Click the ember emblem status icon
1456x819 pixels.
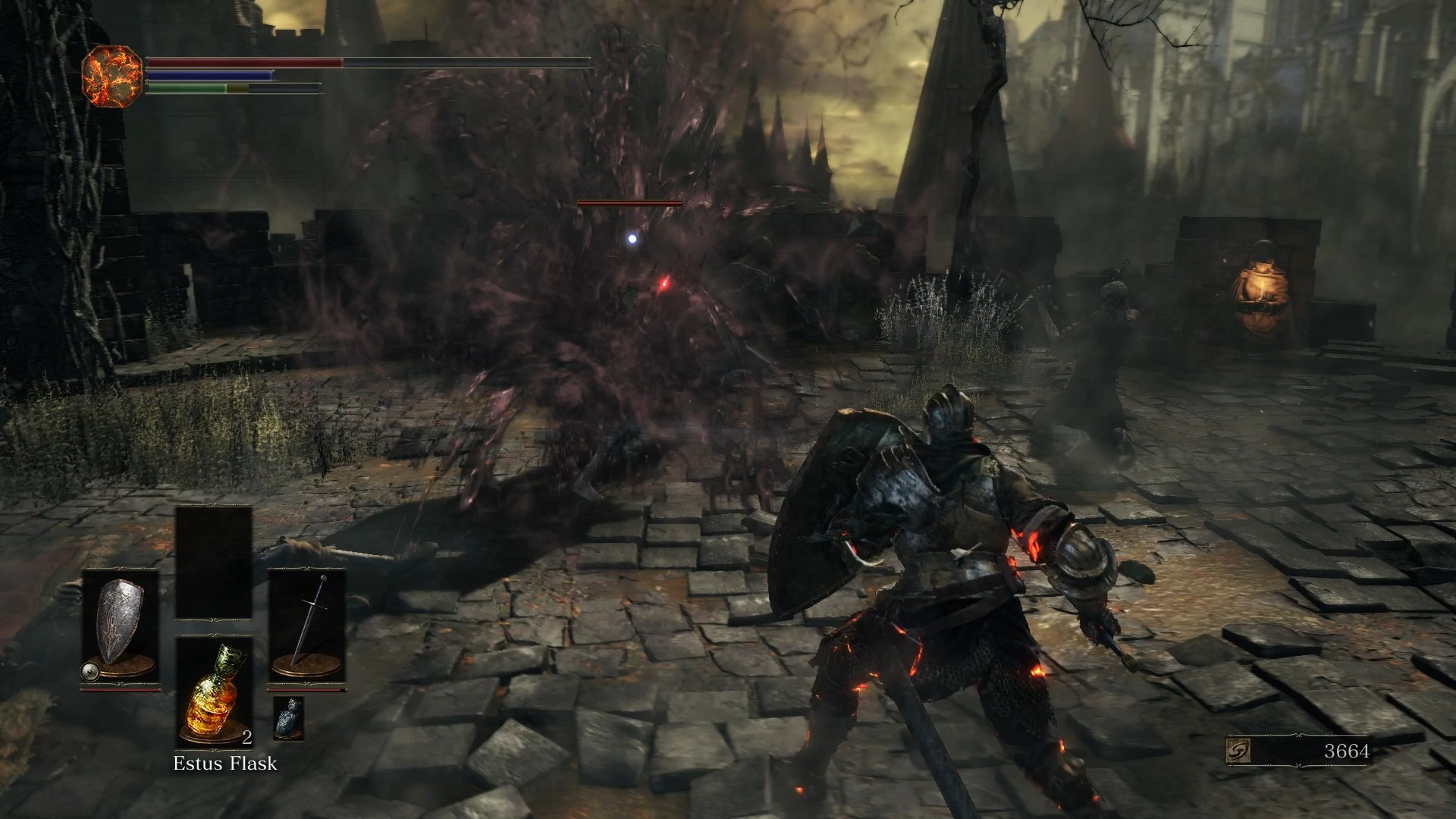coord(111,75)
